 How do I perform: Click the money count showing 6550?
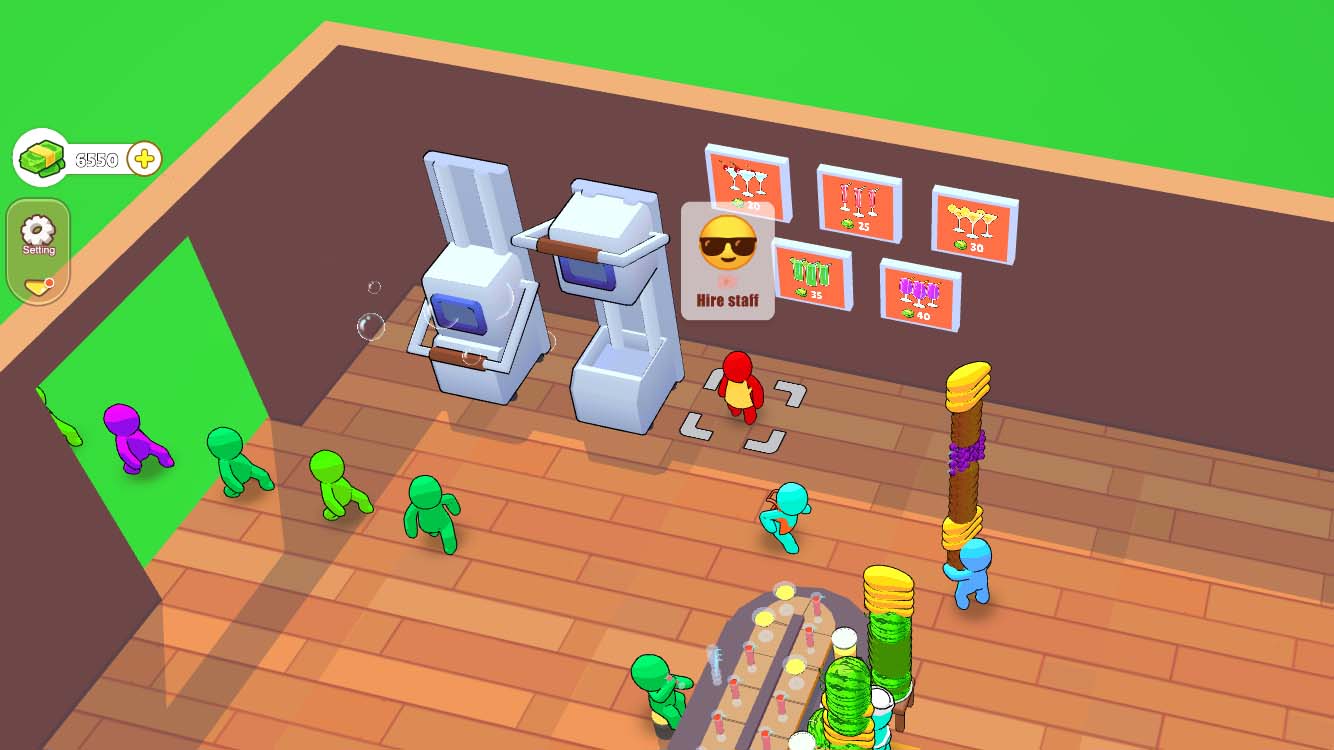pyautogui.click(x=95, y=156)
